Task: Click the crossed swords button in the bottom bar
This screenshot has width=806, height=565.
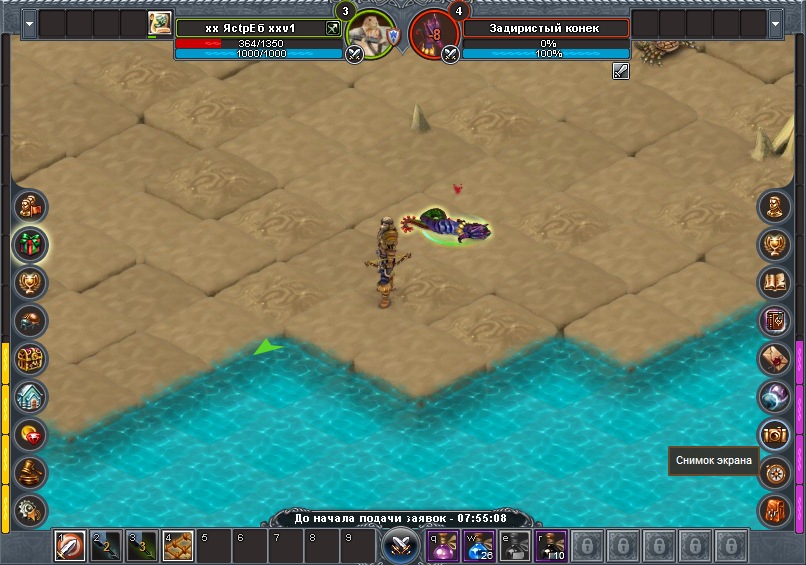Action: pyautogui.click(x=400, y=546)
